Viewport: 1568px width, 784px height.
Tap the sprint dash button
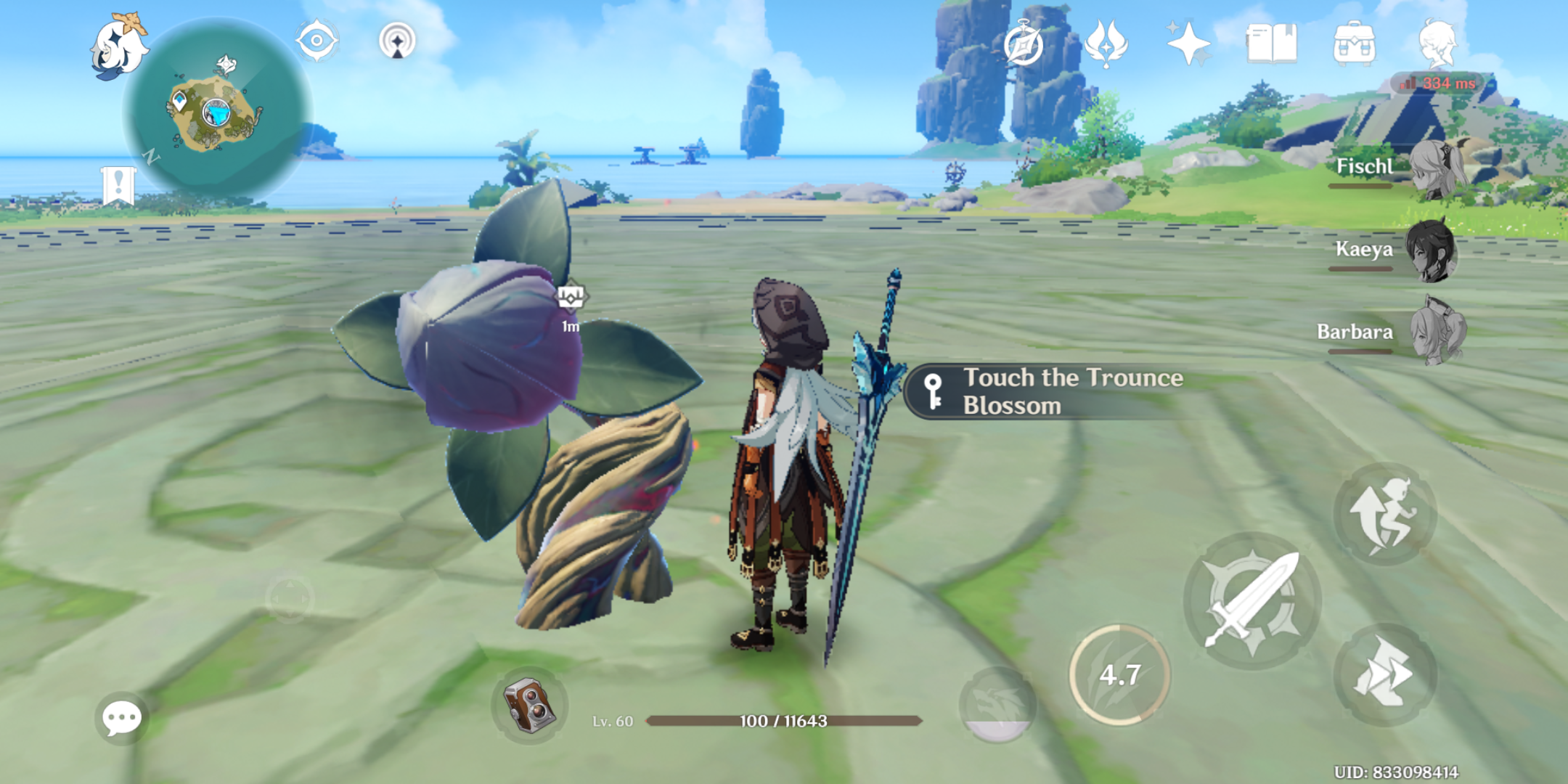click(1385, 674)
